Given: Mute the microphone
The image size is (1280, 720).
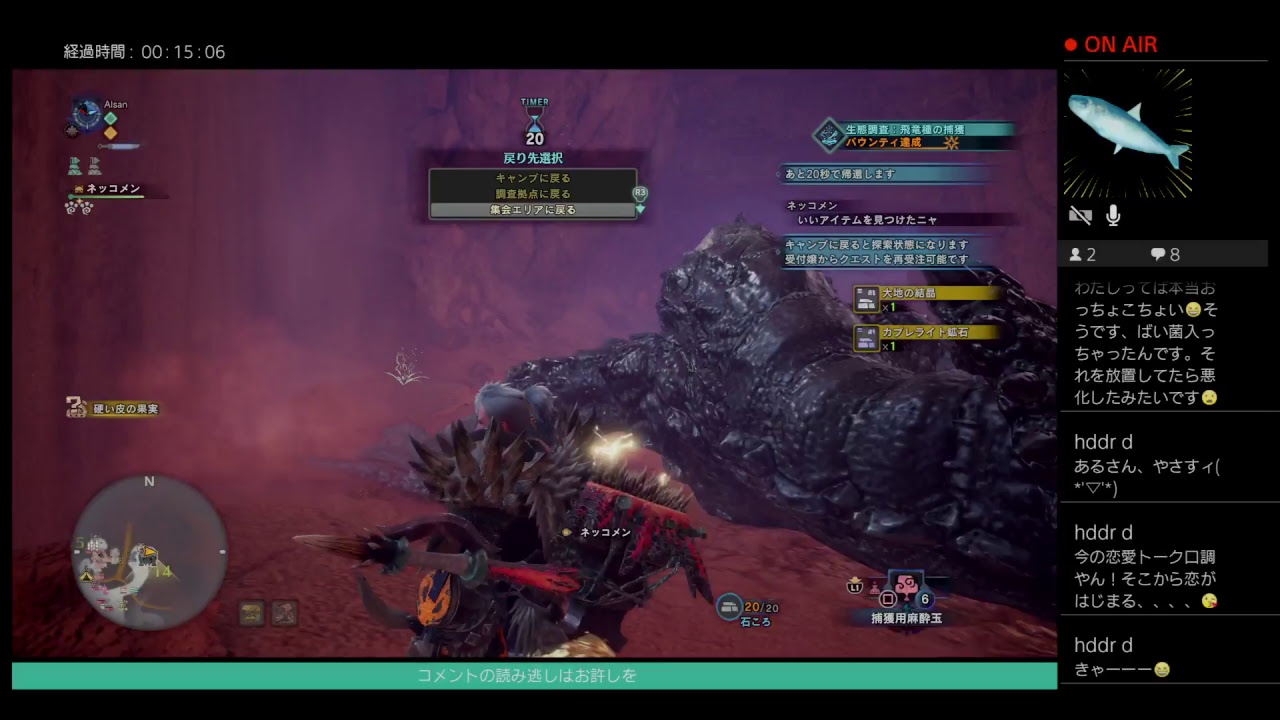Looking at the screenshot, I should 1112,215.
